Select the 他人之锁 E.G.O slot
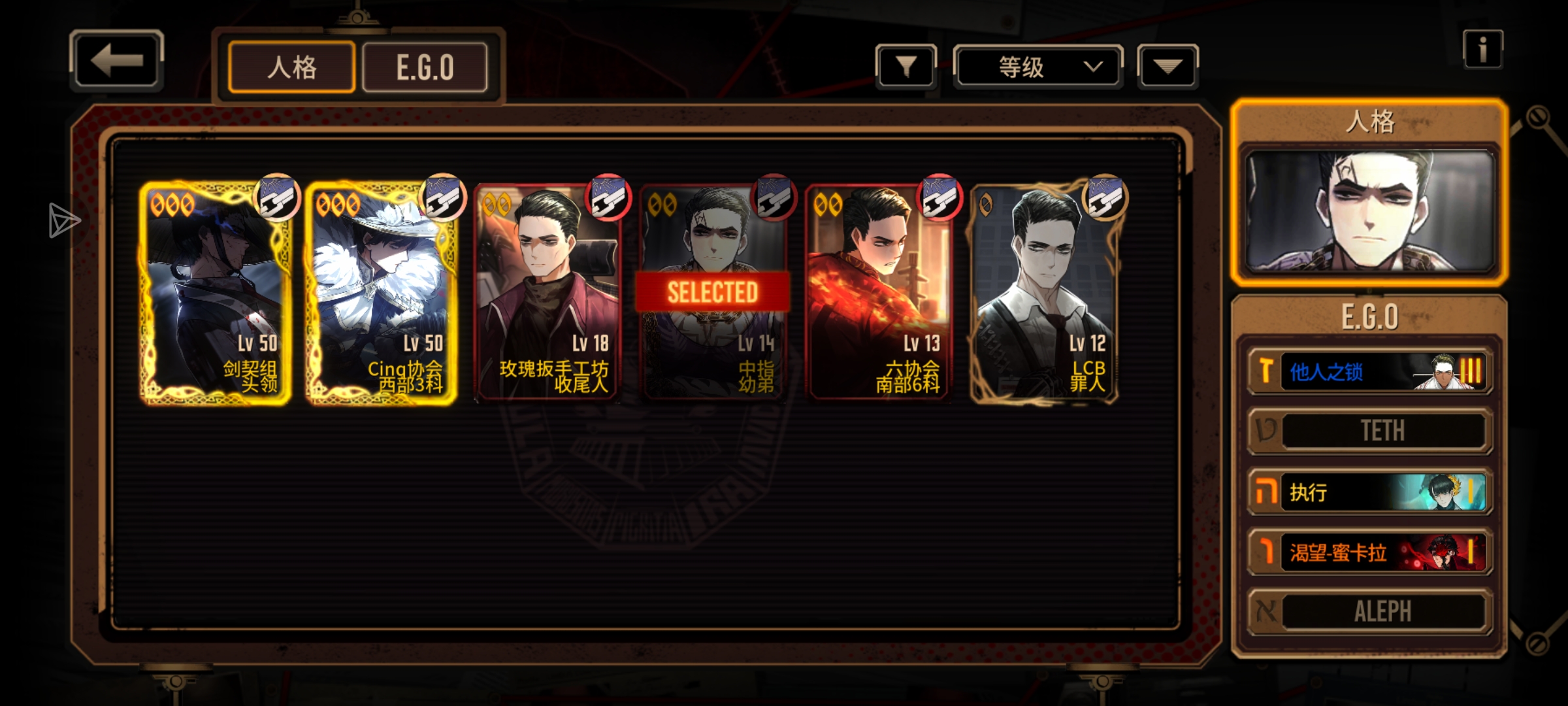Viewport: 1568px width, 706px height. [1369, 371]
